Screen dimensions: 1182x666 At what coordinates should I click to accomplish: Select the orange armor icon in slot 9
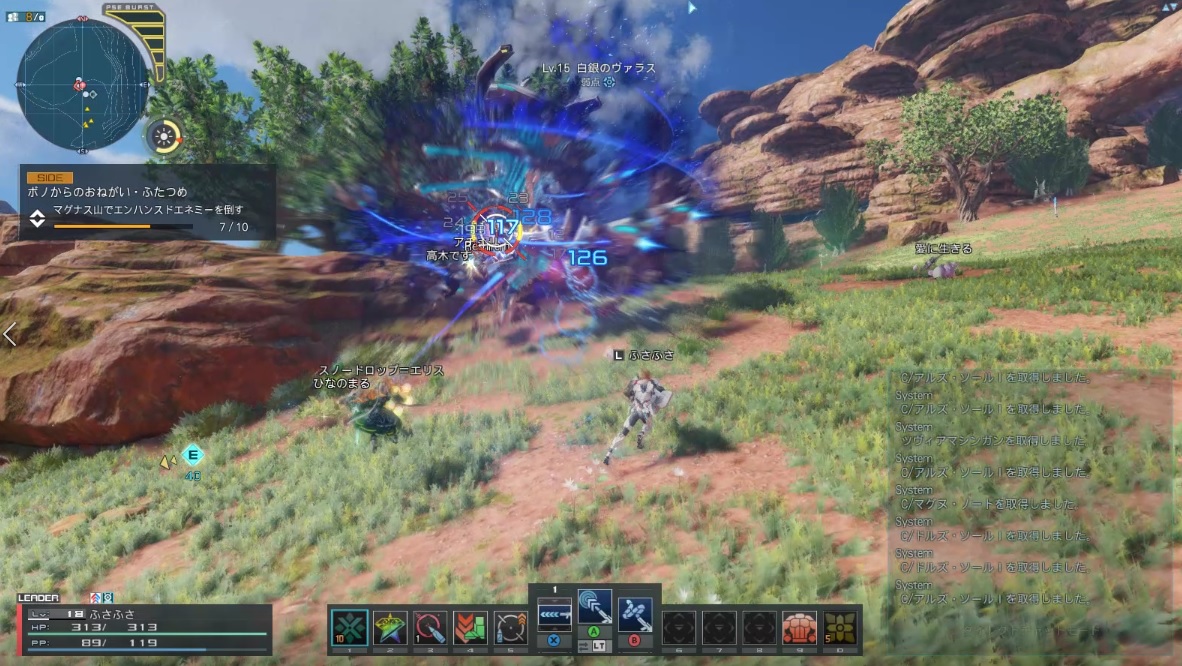tap(799, 628)
